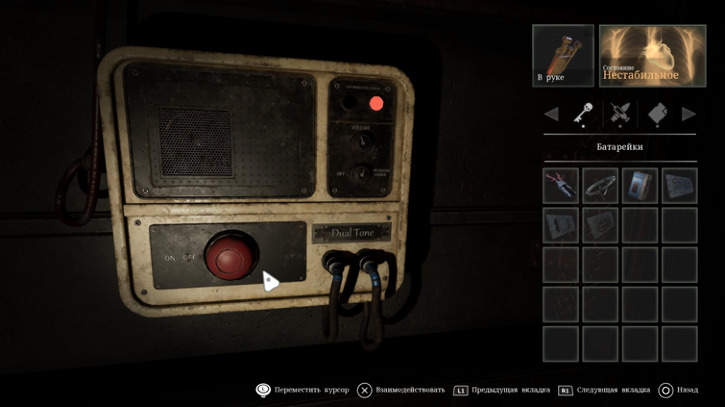Viewport: 725px width, 407px height.
Task: Push the big red ON/OFF button
Action: click(226, 259)
